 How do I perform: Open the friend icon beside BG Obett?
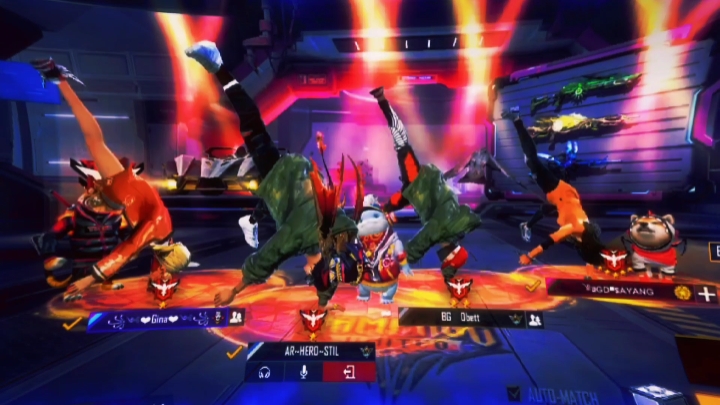point(535,320)
